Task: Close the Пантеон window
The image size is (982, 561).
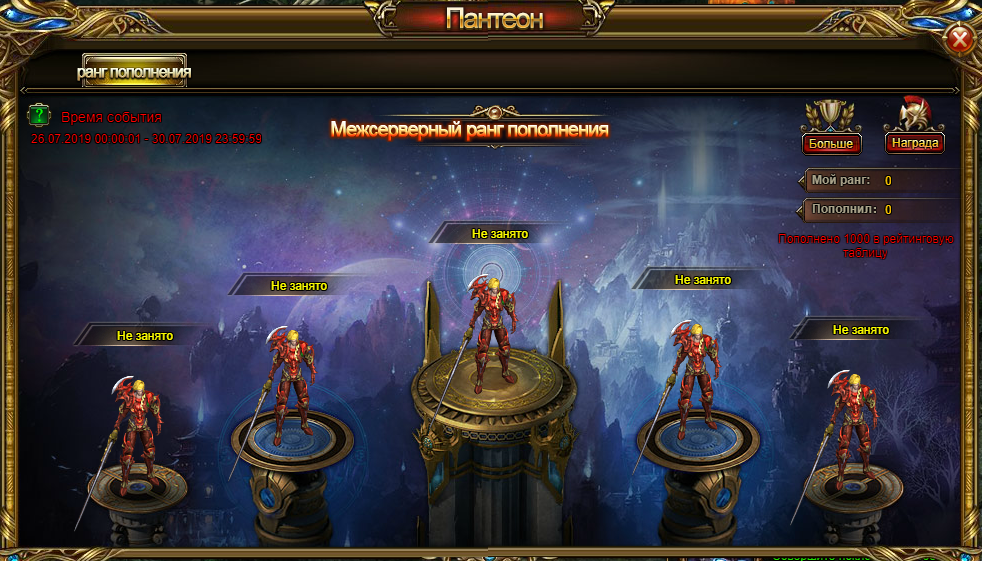Action: (x=959, y=39)
